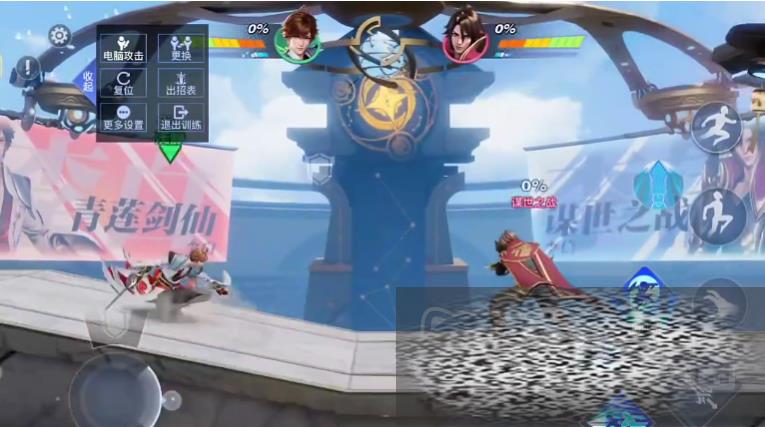This screenshot has width=765, height=427.
Task: Collapse the training menu with 收起 tab
Action: pos(88,81)
